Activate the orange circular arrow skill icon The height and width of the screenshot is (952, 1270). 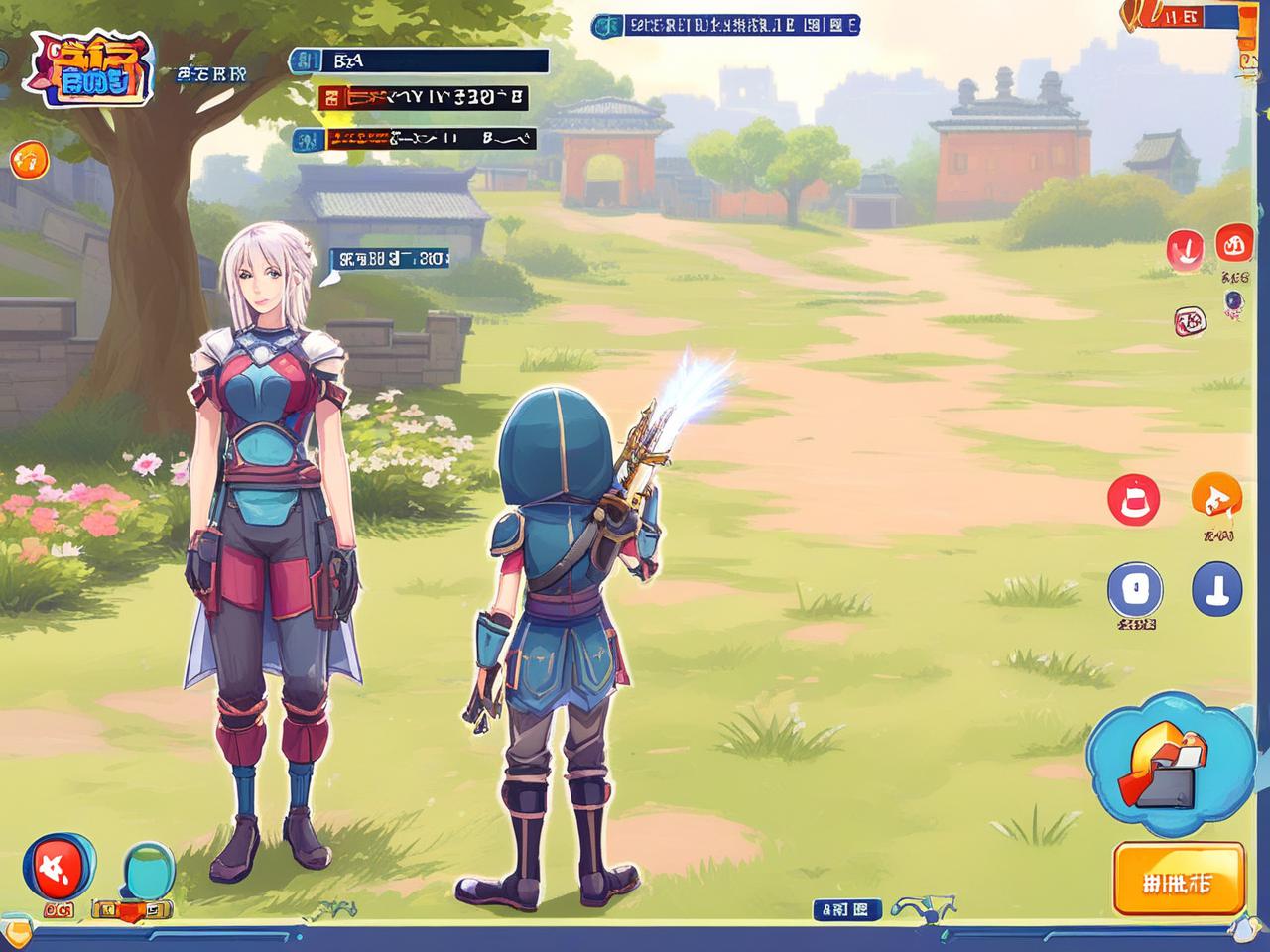coord(1215,497)
